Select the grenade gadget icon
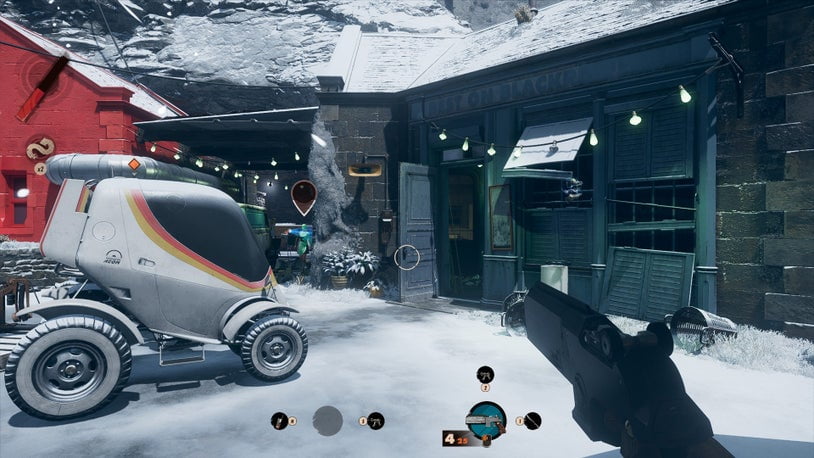The height and width of the screenshot is (458, 814). click(279, 421)
